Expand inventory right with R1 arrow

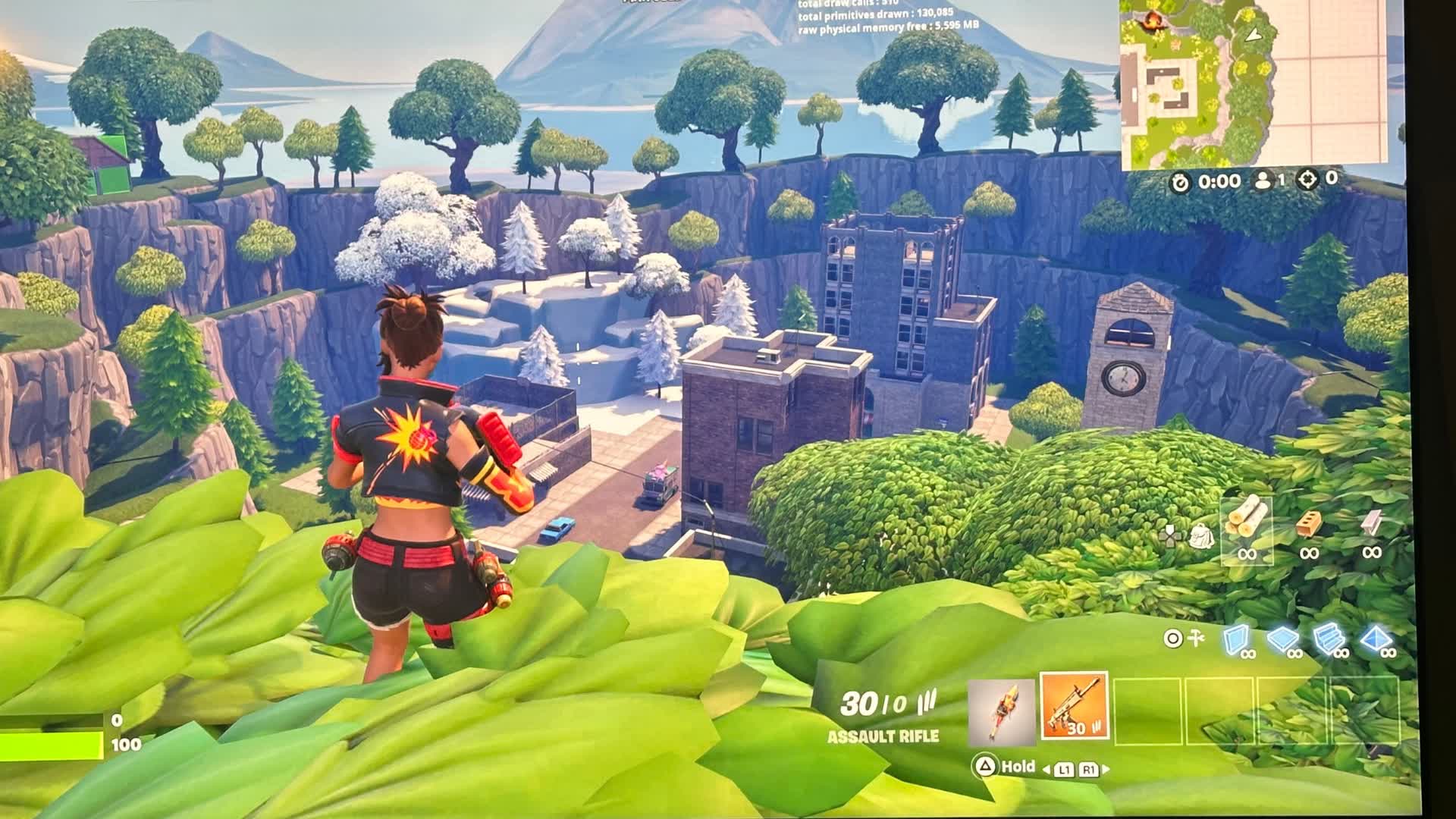pos(1090,769)
